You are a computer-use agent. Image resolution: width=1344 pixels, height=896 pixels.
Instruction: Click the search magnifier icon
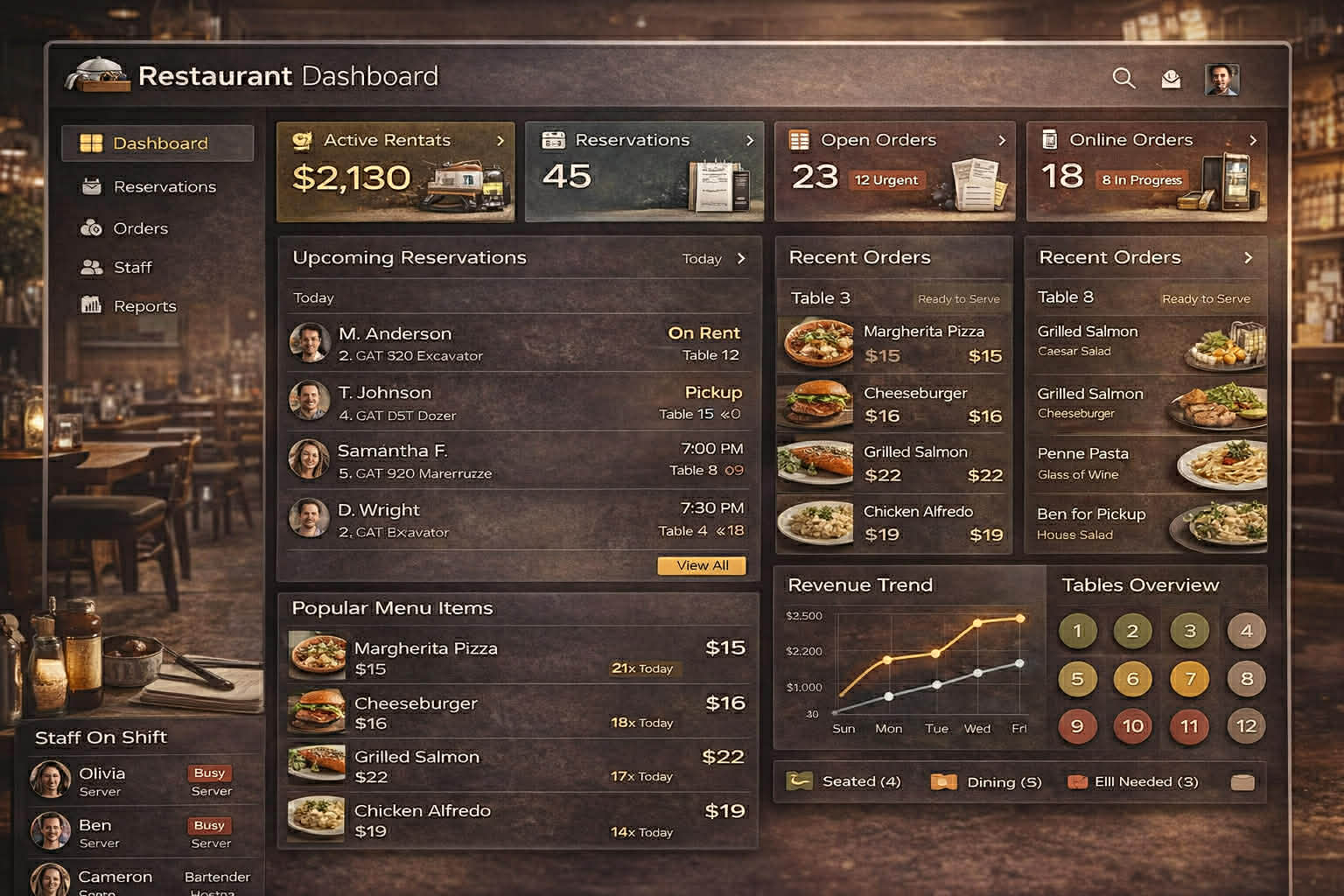click(1123, 78)
